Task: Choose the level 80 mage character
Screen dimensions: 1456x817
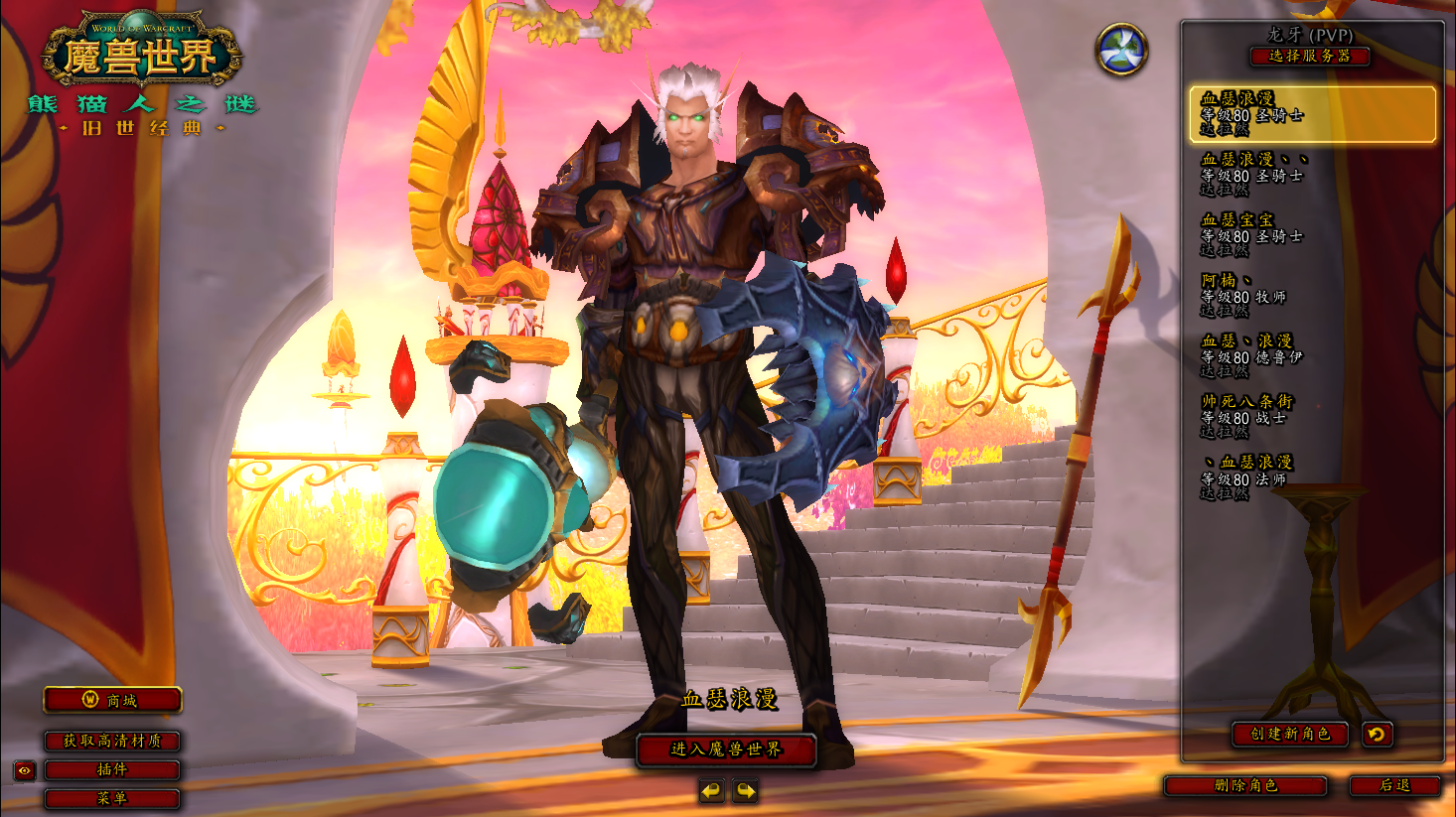Action: [1312, 477]
